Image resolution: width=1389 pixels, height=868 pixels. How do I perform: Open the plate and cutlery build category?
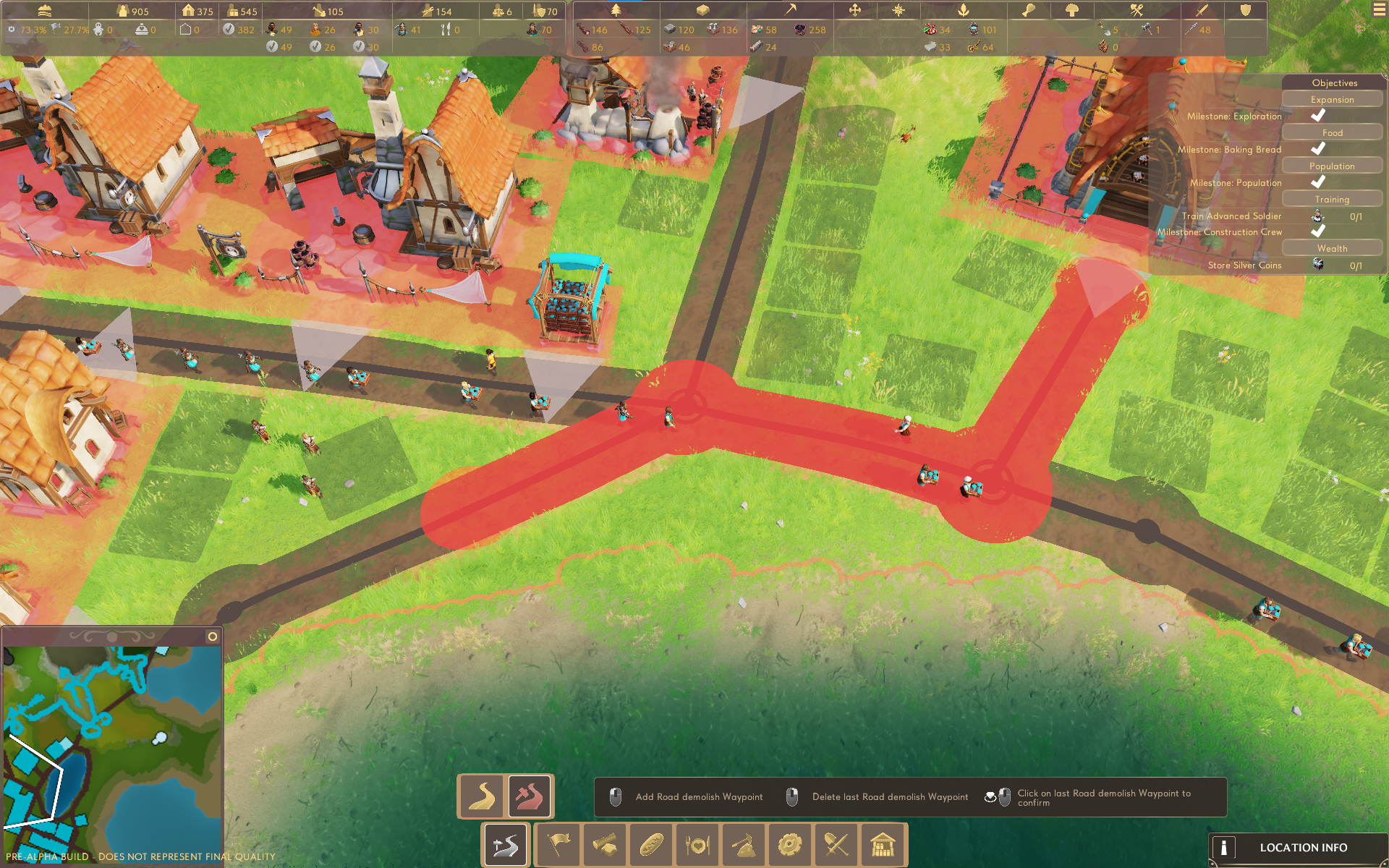697,844
